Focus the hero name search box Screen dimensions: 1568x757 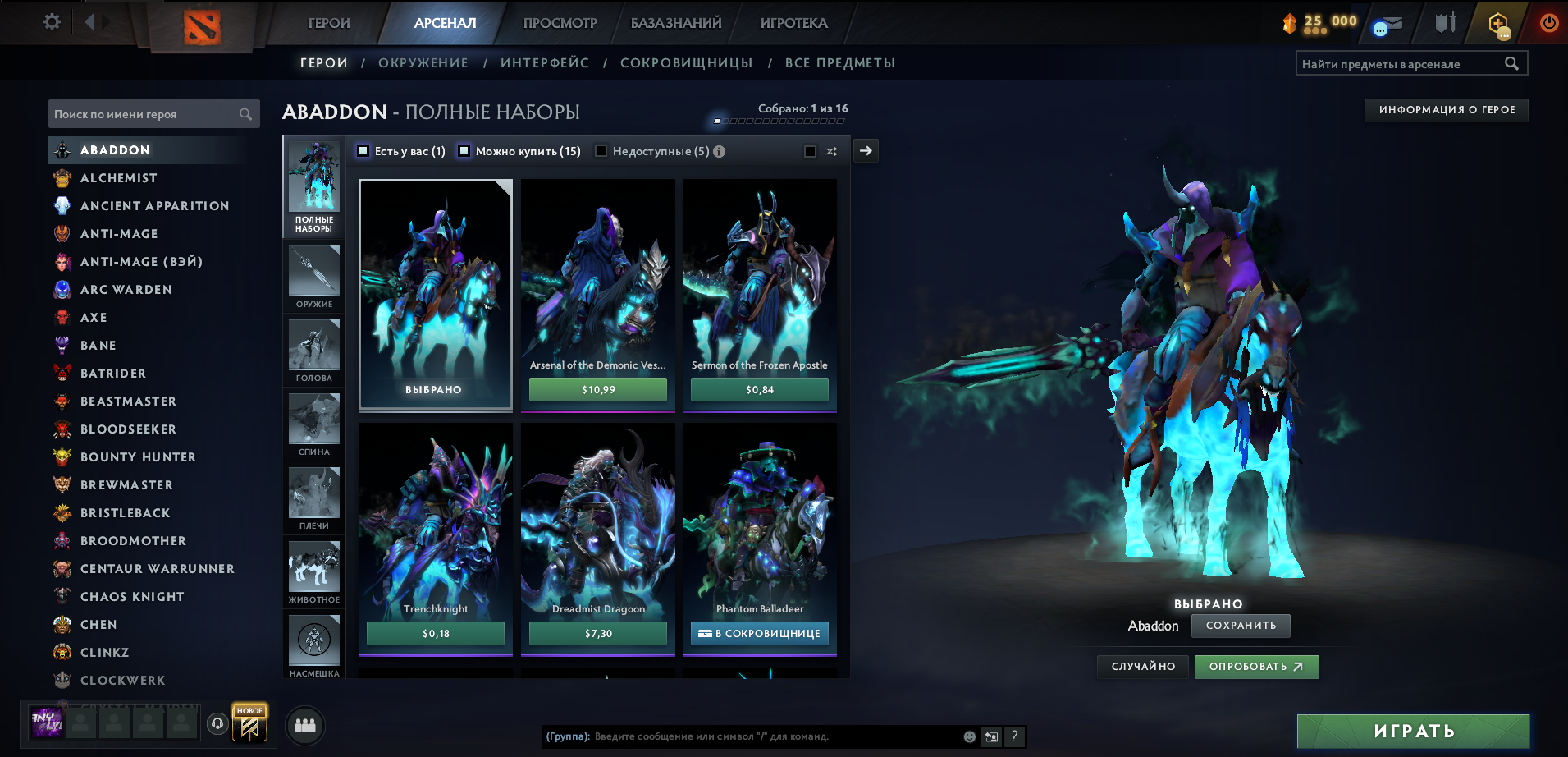[145, 114]
